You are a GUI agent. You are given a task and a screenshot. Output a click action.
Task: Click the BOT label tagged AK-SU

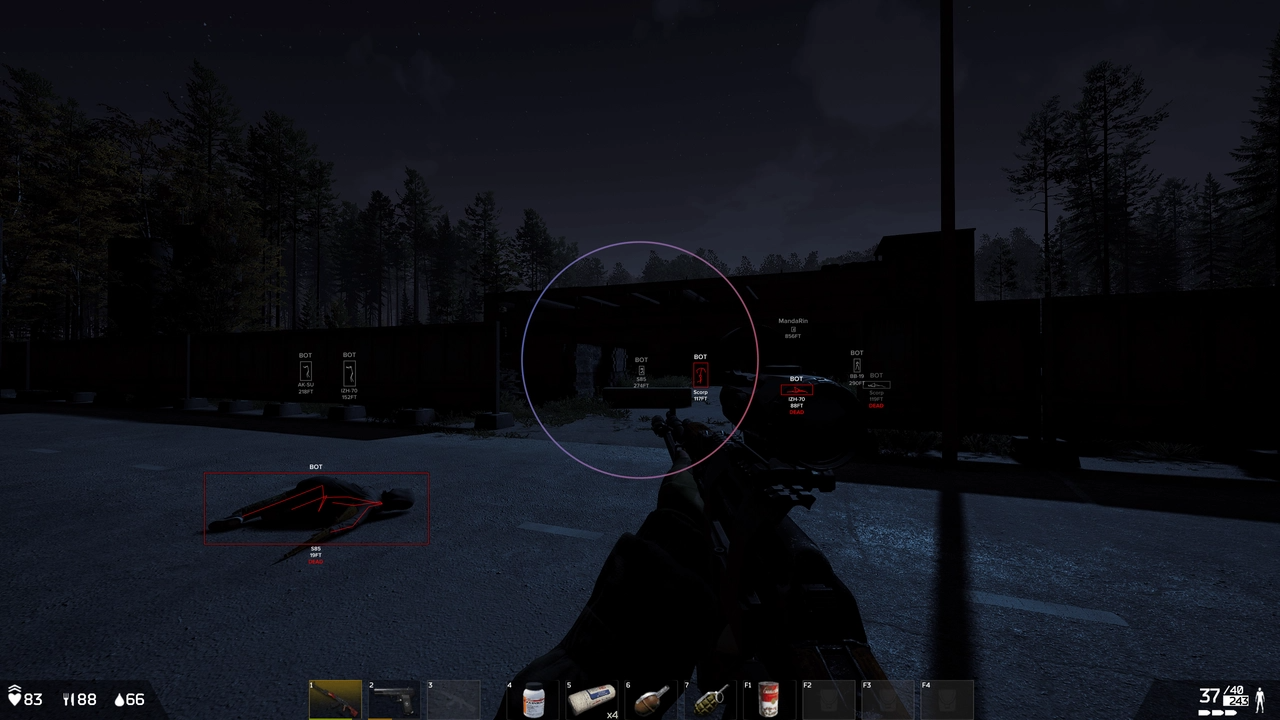[305, 355]
